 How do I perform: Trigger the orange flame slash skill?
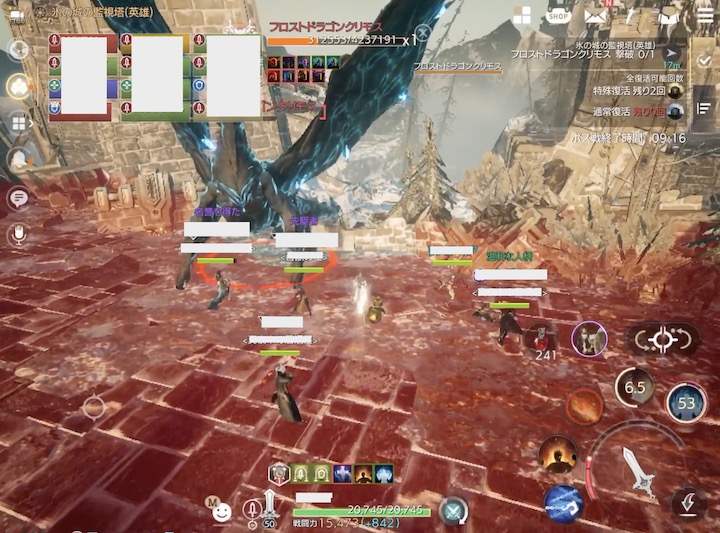coord(584,406)
